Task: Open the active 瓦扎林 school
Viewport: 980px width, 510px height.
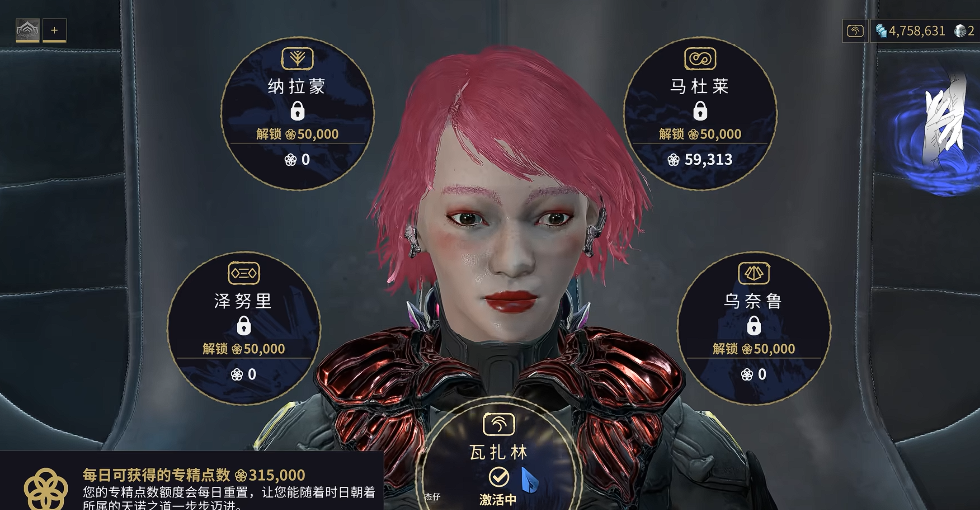Action: point(499,456)
